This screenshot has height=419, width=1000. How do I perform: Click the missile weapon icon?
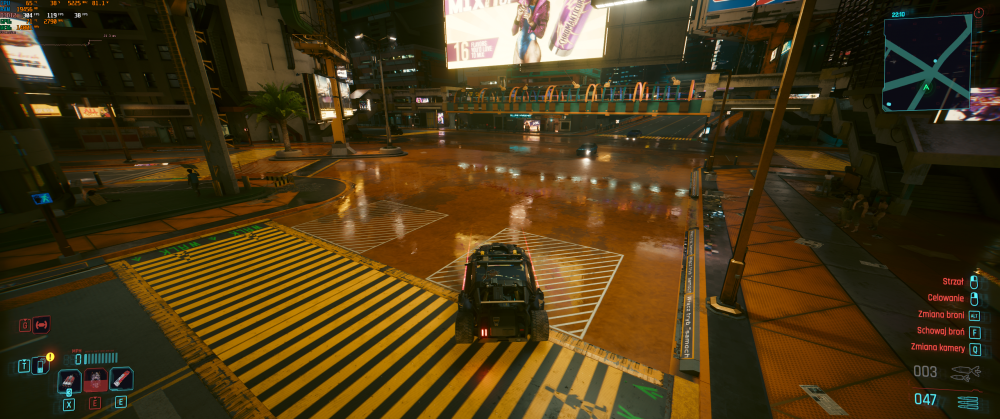click(x=966, y=372)
